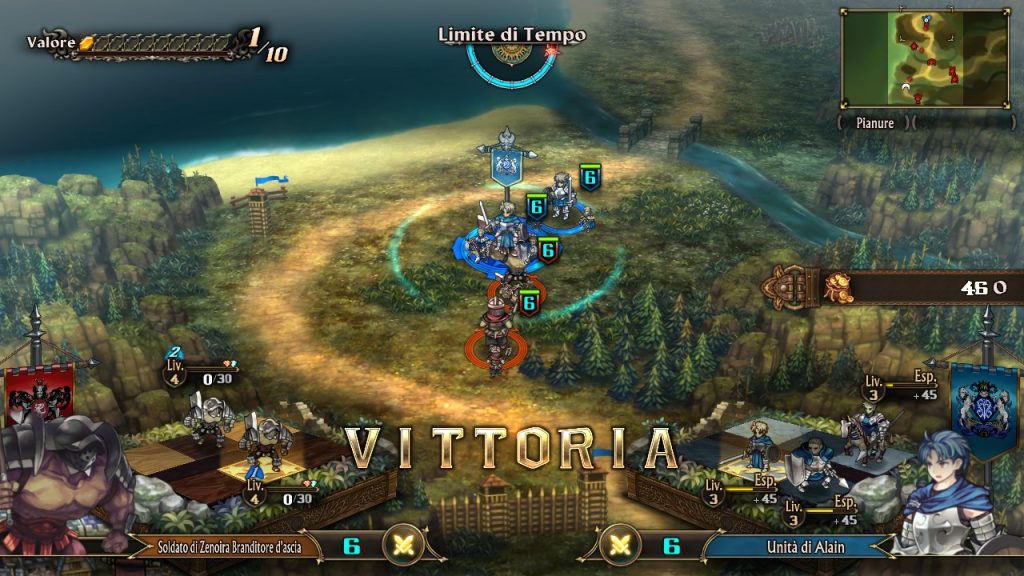The width and height of the screenshot is (1024, 576).
Task: Select the enemy unit with red ring marker
Action: (494, 340)
